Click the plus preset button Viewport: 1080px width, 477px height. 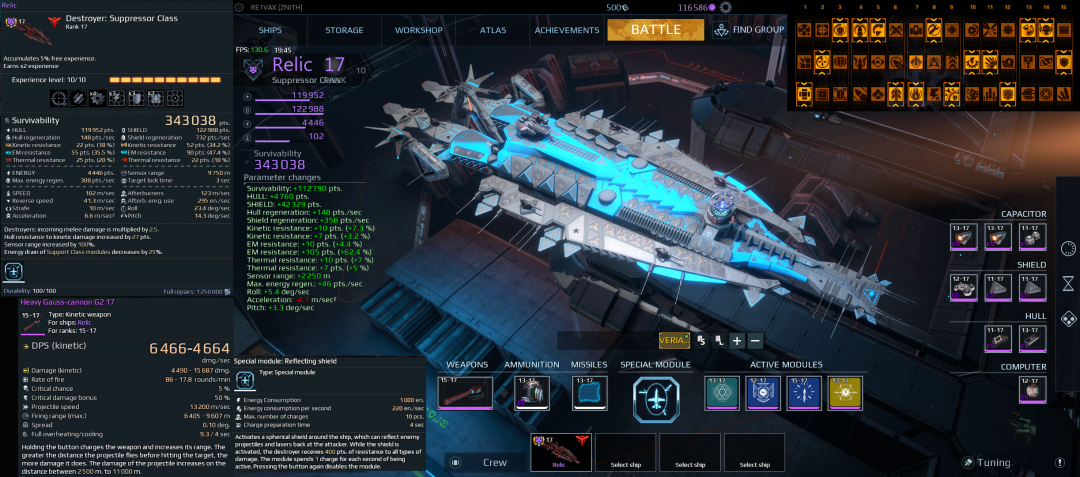pos(736,340)
